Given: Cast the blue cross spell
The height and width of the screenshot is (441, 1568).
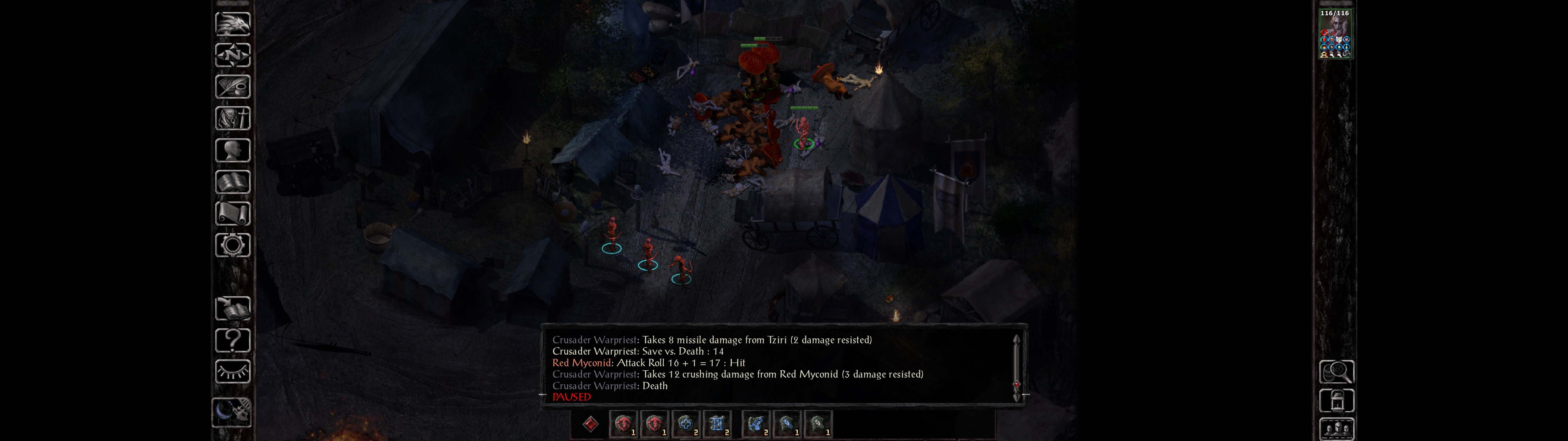Looking at the screenshot, I should coord(685,424).
